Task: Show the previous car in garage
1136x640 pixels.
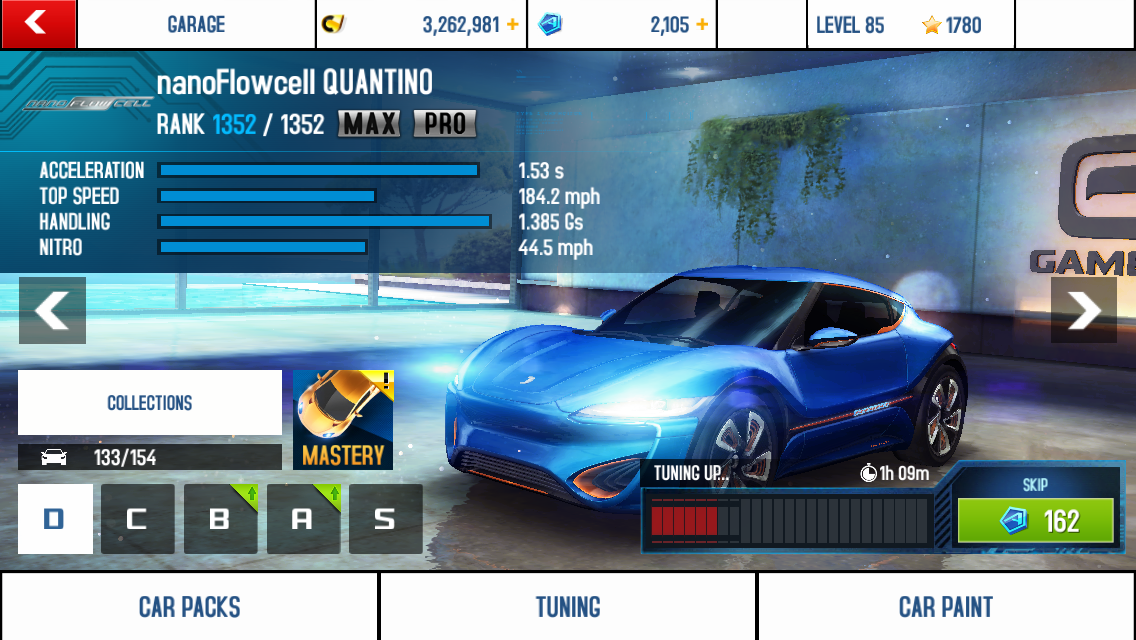Action: [52, 310]
